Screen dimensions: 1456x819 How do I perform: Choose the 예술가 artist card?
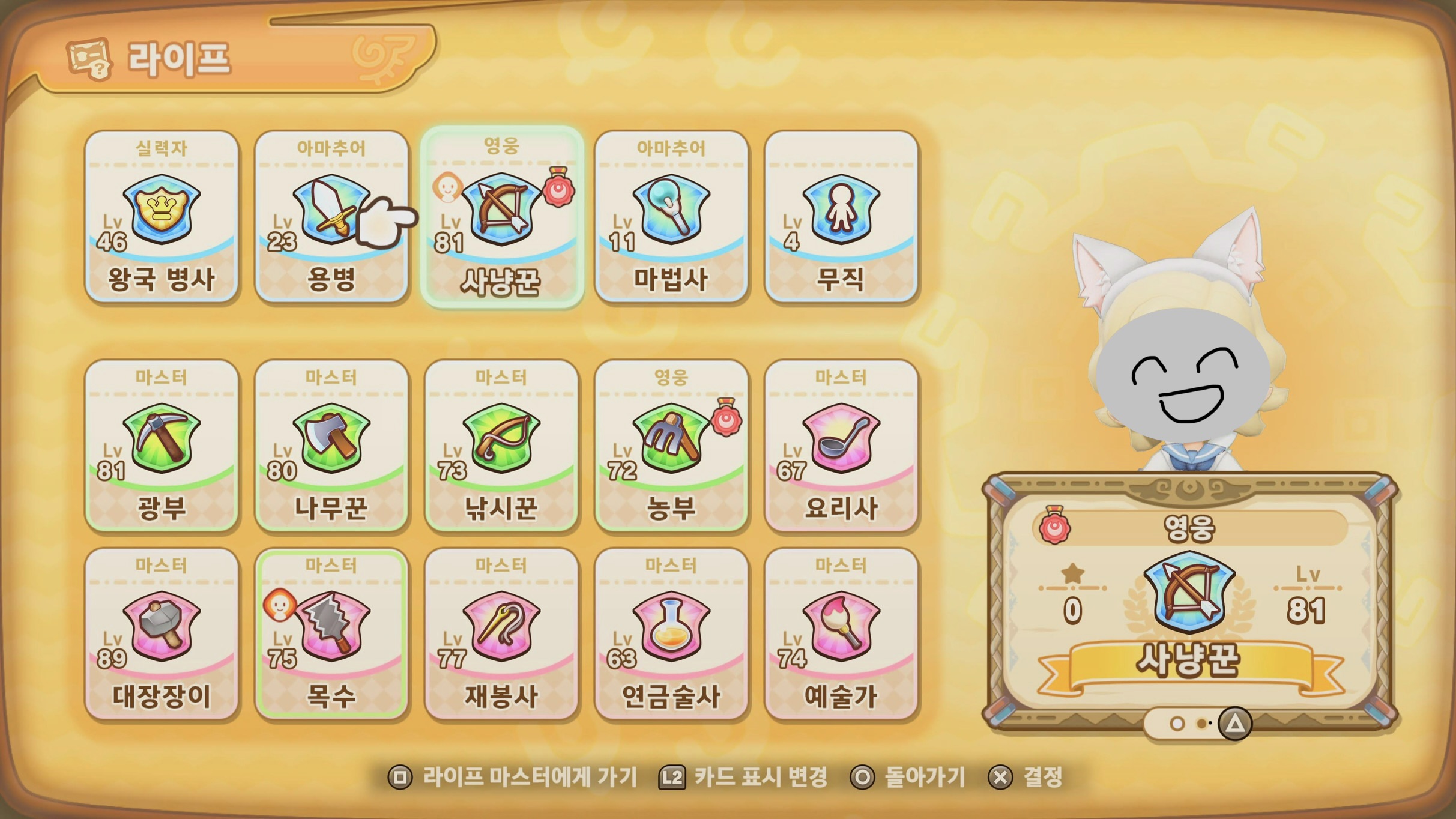tap(841, 633)
